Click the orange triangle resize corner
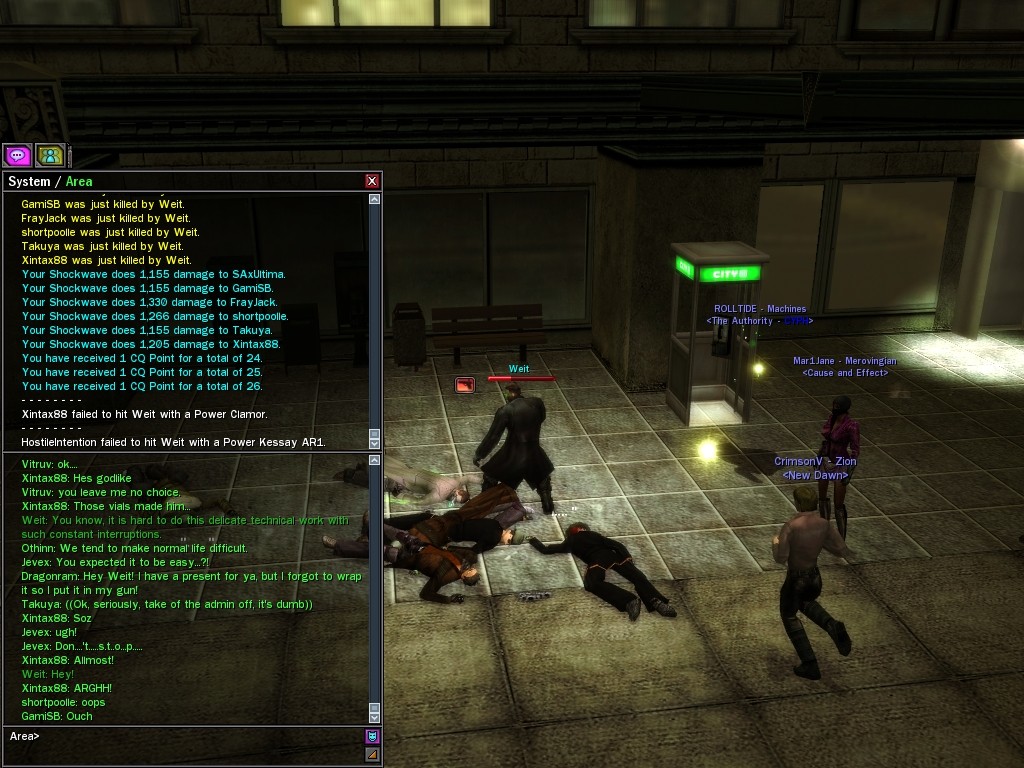This screenshot has height=768, width=1024. pos(372,754)
